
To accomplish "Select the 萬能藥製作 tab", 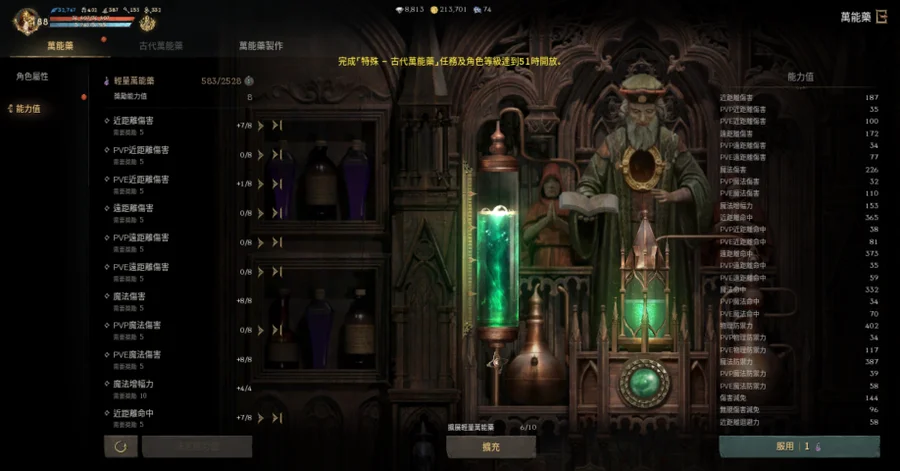I will pyautogui.click(x=260, y=46).
